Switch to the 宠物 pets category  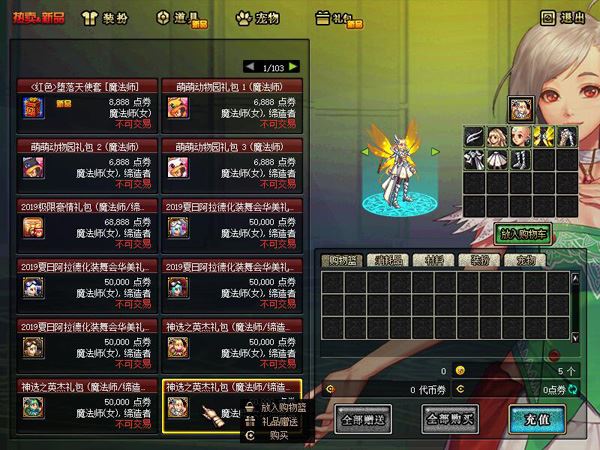[x=259, y=17]
